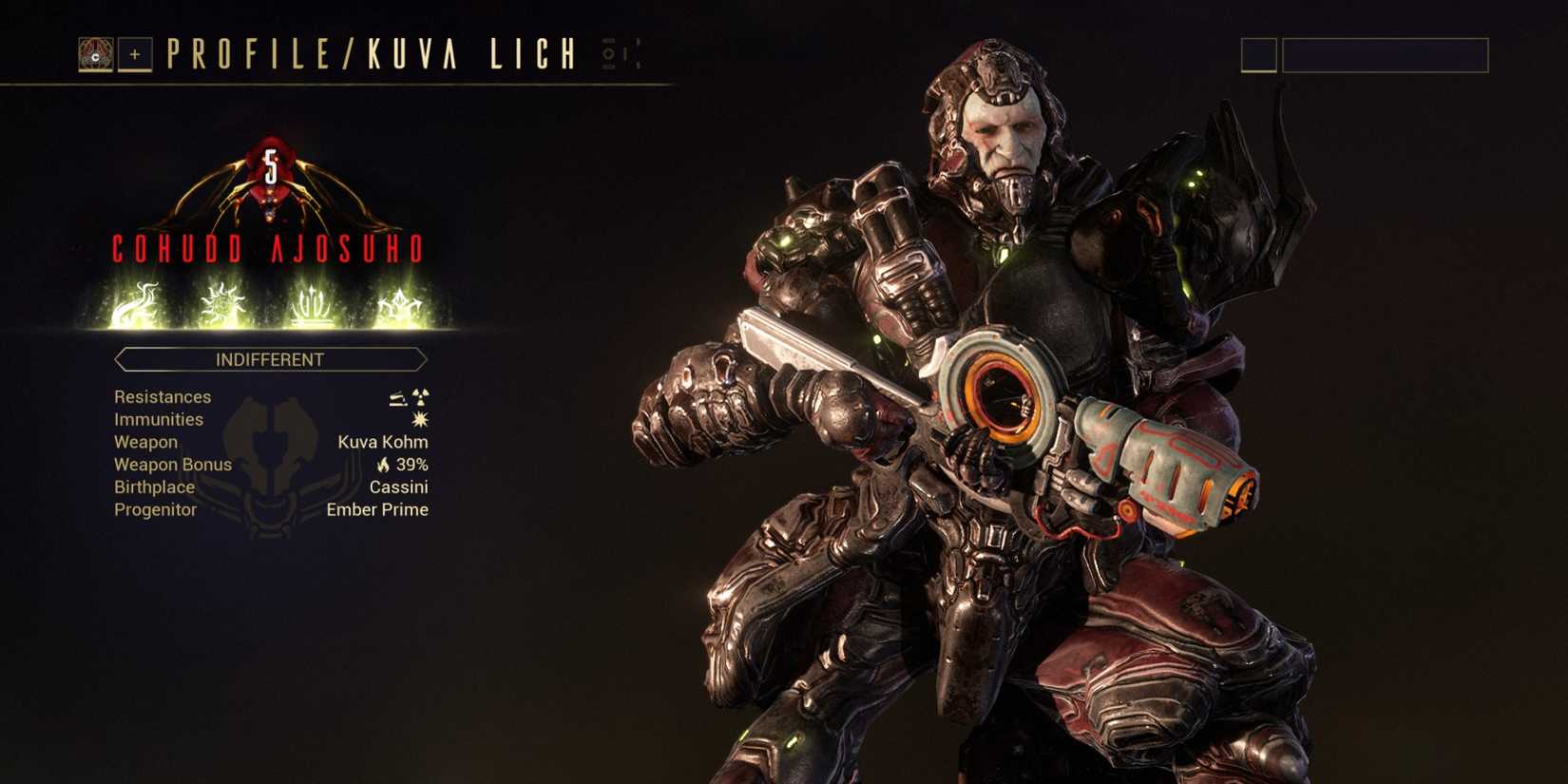
Task: Click the + icon beside the clan emblem
Action: 134,54
